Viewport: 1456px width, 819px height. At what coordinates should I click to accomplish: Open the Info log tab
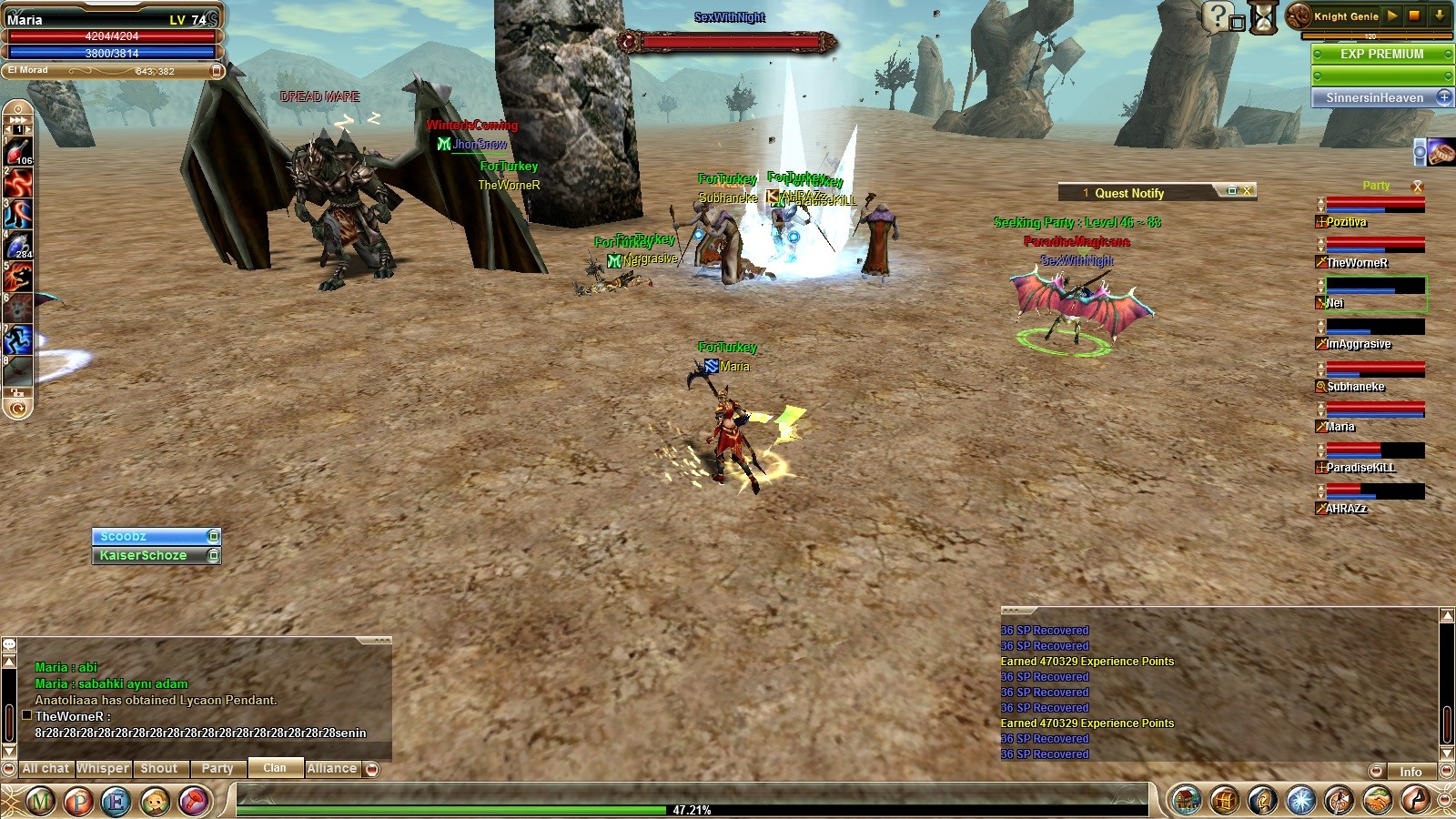[1410, 772]
